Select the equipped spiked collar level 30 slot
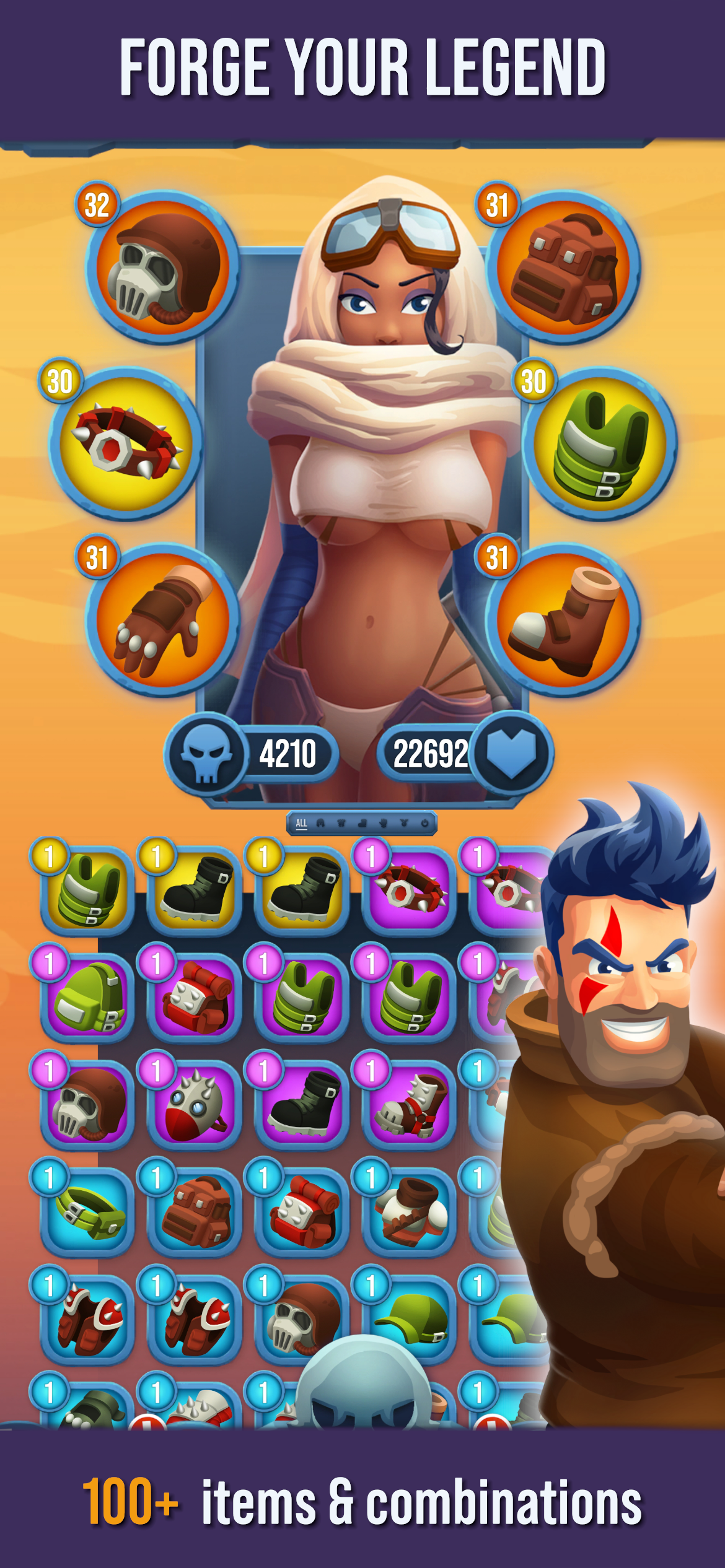 [x=126, y=443]
